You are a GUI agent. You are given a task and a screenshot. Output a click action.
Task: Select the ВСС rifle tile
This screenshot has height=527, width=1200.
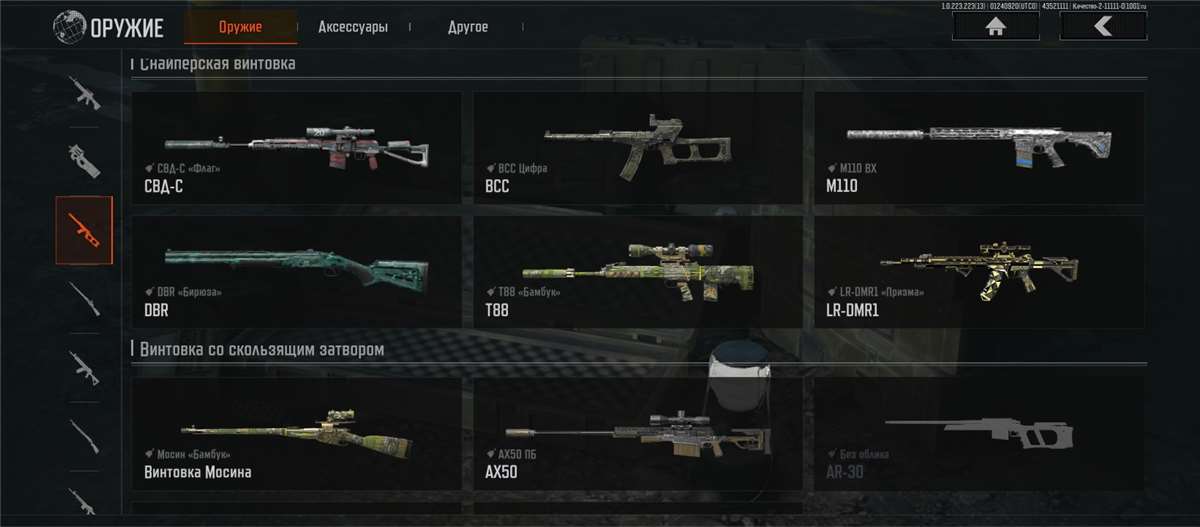coord(638,148)
